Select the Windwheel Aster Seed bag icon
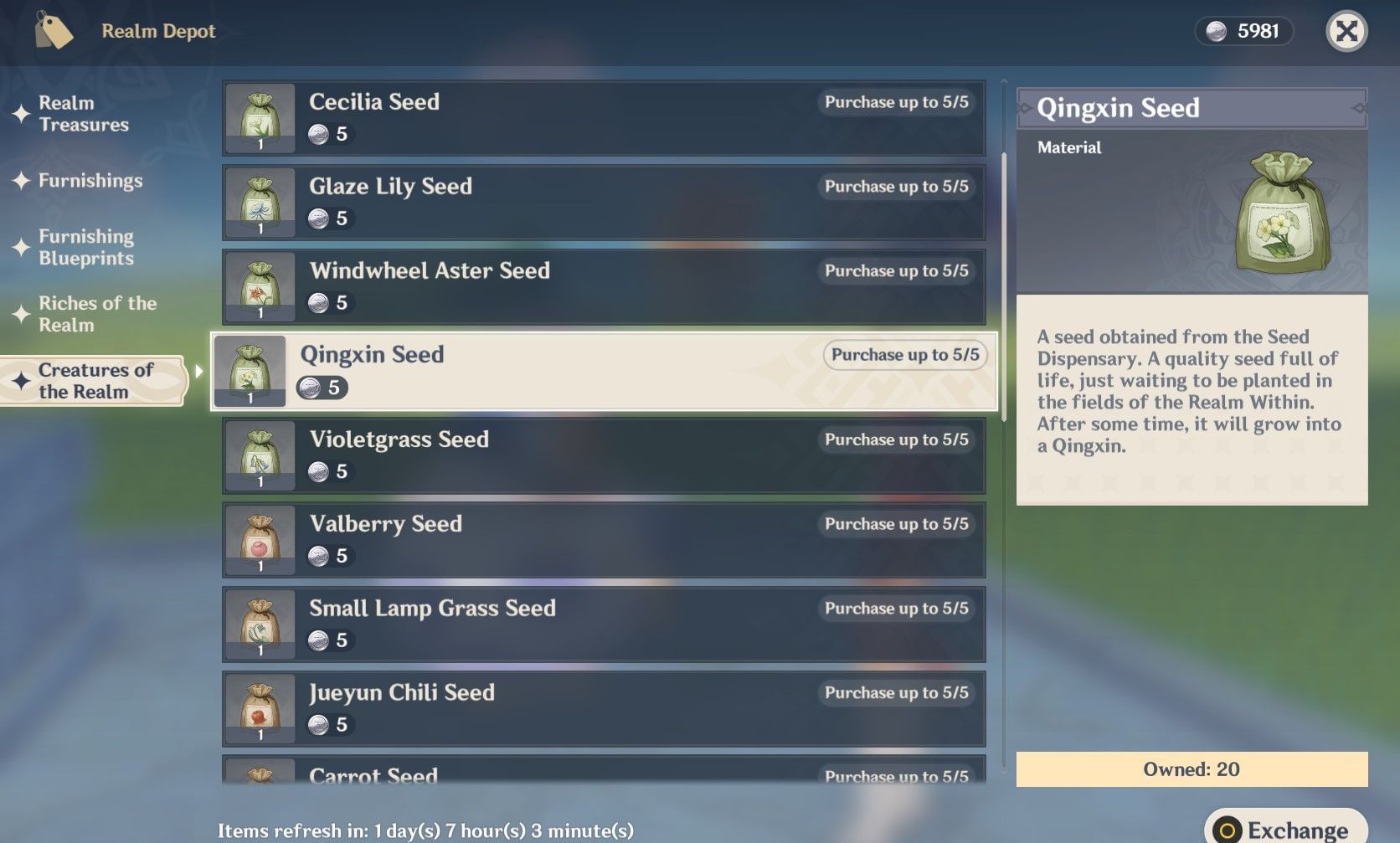Screen dimensions: 1400x843 258,286
